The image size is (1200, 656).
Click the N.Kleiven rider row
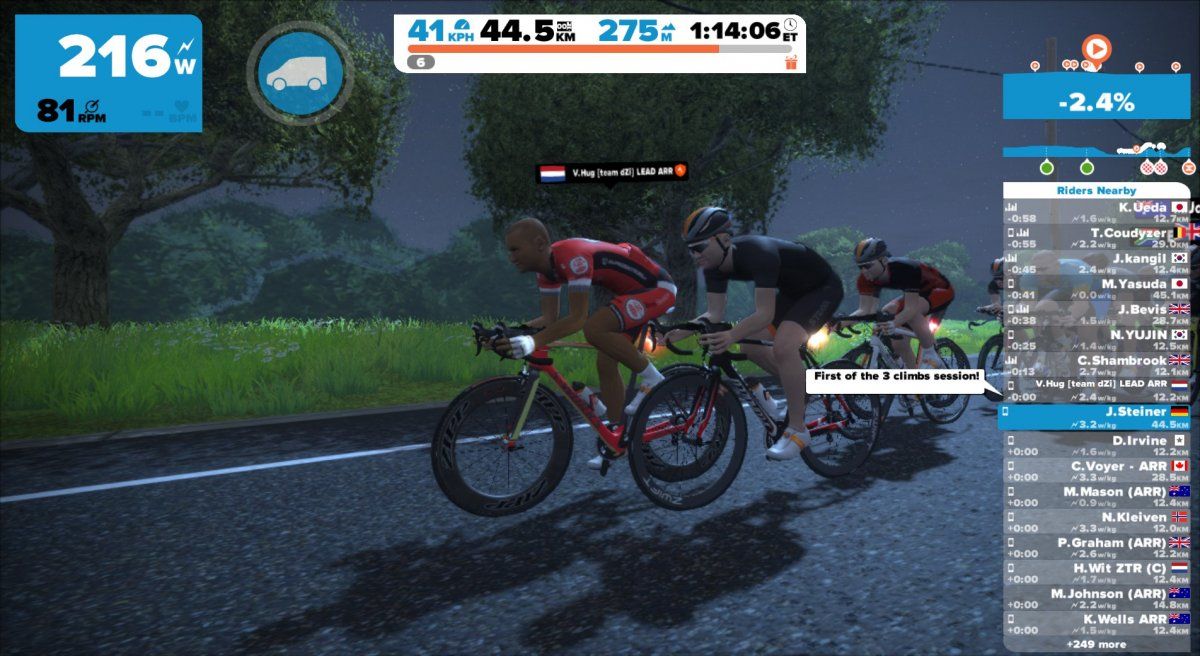(x=1096, y=522)
